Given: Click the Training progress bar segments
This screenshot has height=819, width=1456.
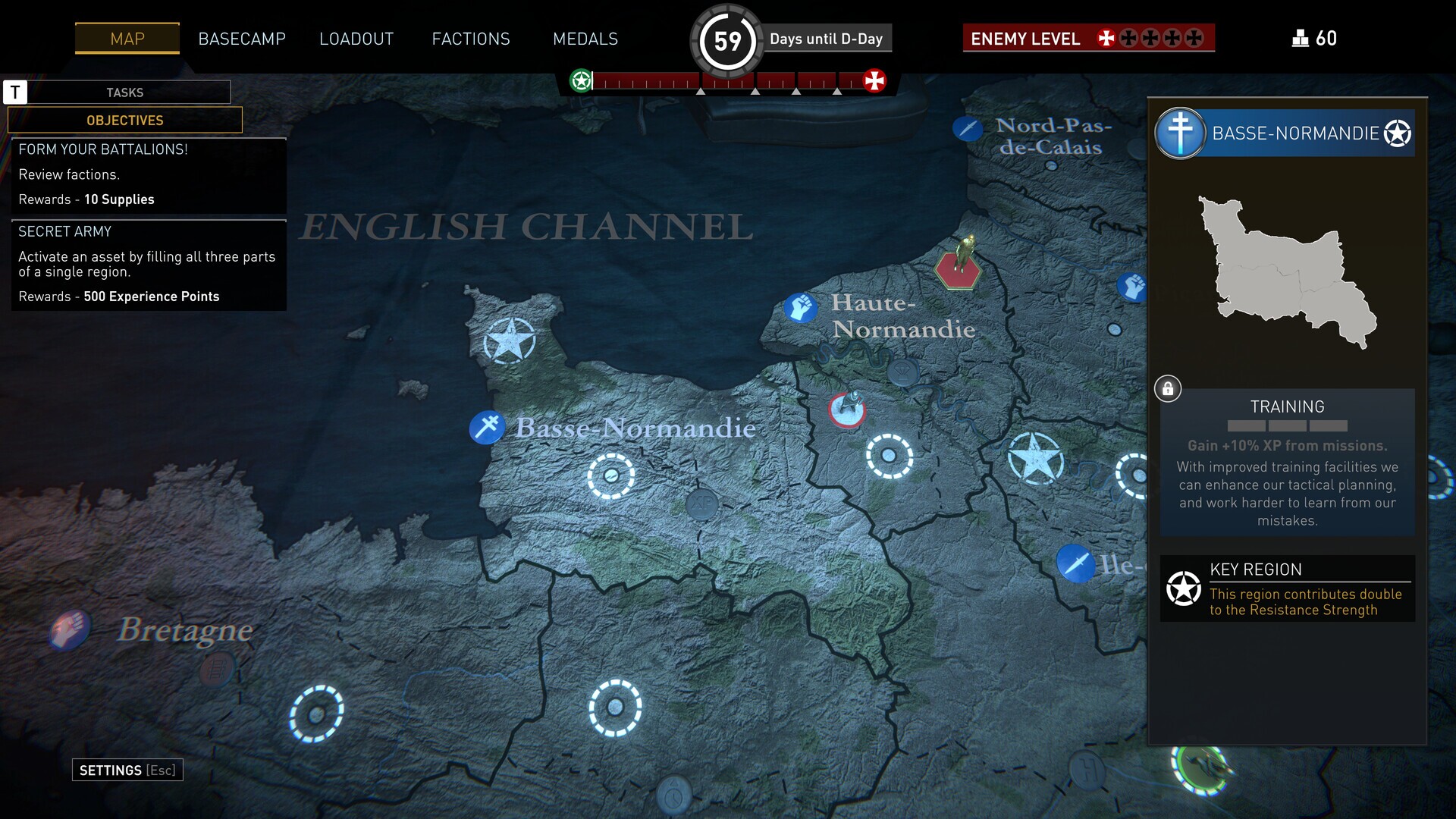Looking at the screenshot, I should tap(1287, 426).
